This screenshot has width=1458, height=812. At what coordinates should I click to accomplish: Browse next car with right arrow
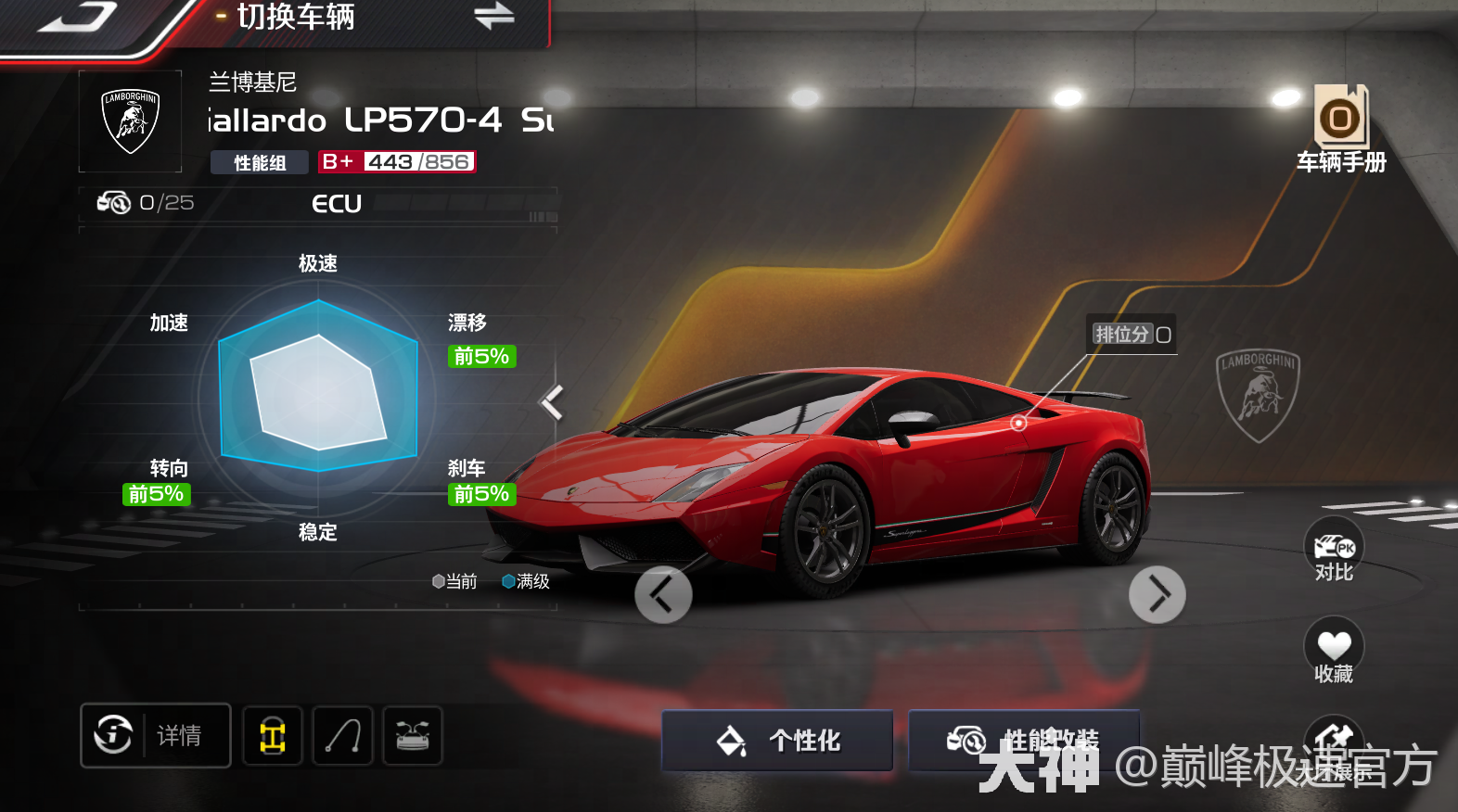click(x=1157, y=594)
